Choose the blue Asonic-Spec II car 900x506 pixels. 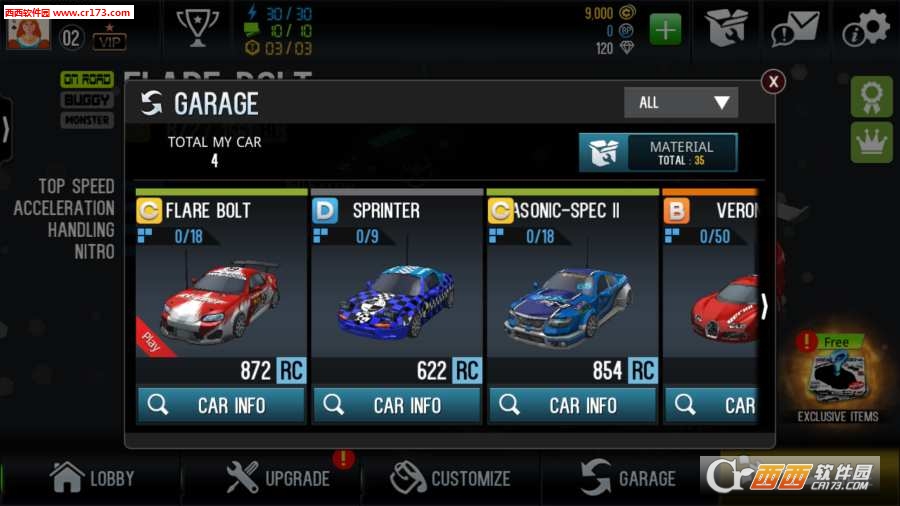pyautogui.click(x=572, y=298)
